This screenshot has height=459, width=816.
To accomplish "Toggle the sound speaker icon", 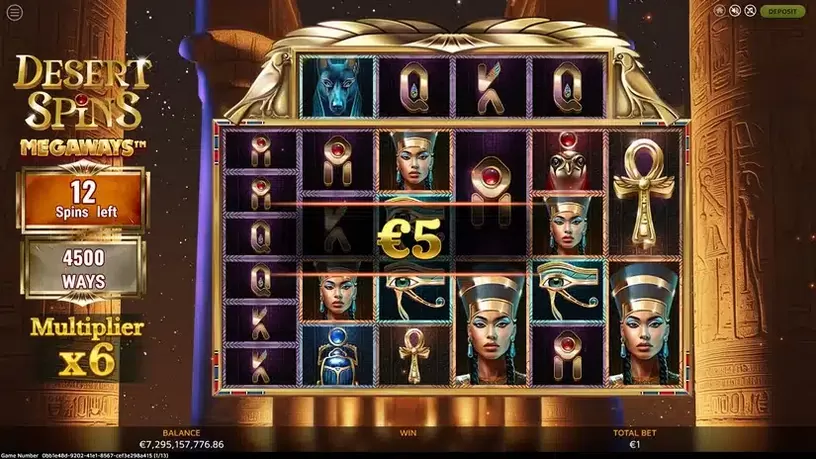I will click(x=735, y=11).
